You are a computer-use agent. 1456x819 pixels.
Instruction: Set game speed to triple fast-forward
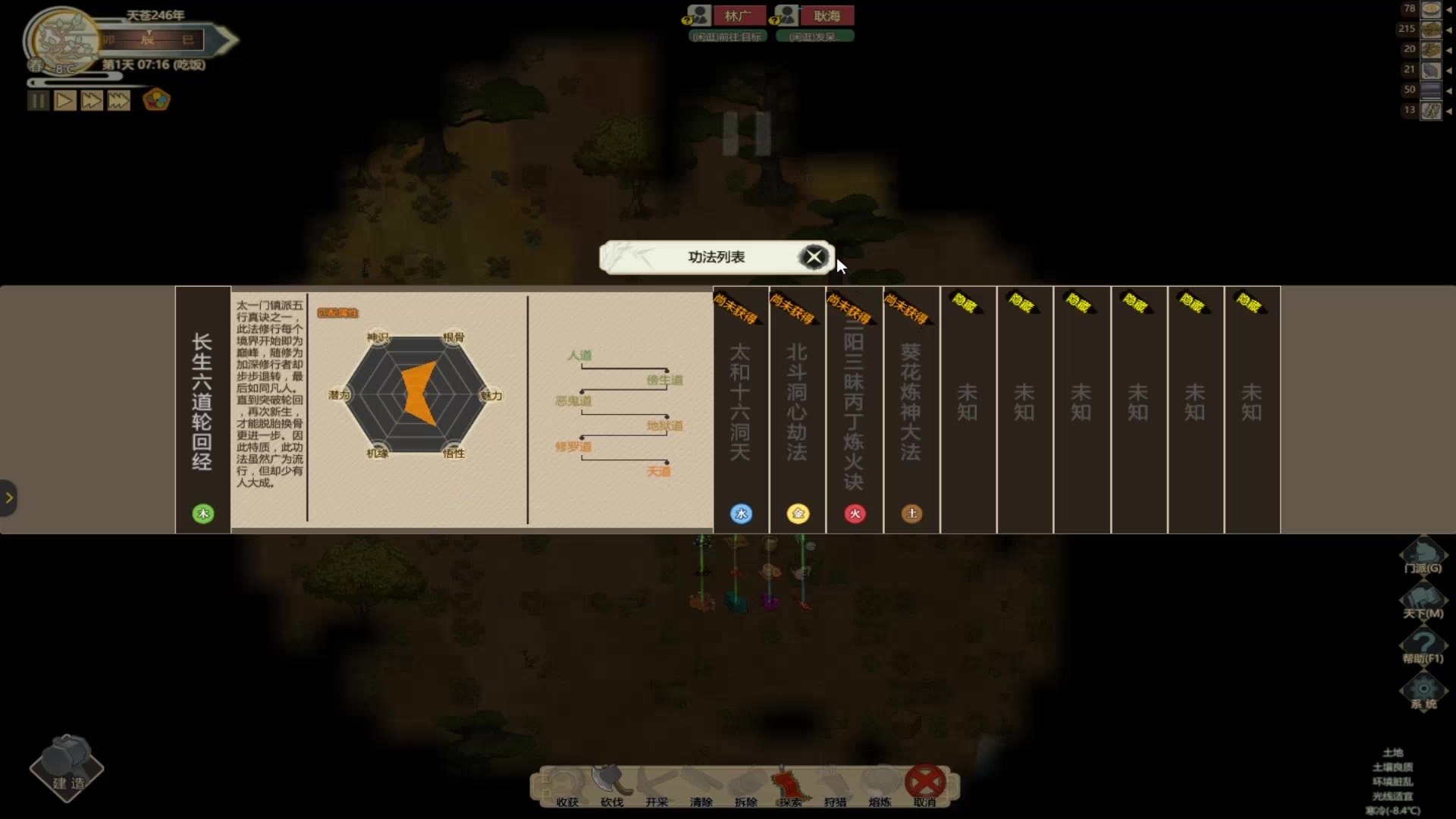click(x=119, y=101)
